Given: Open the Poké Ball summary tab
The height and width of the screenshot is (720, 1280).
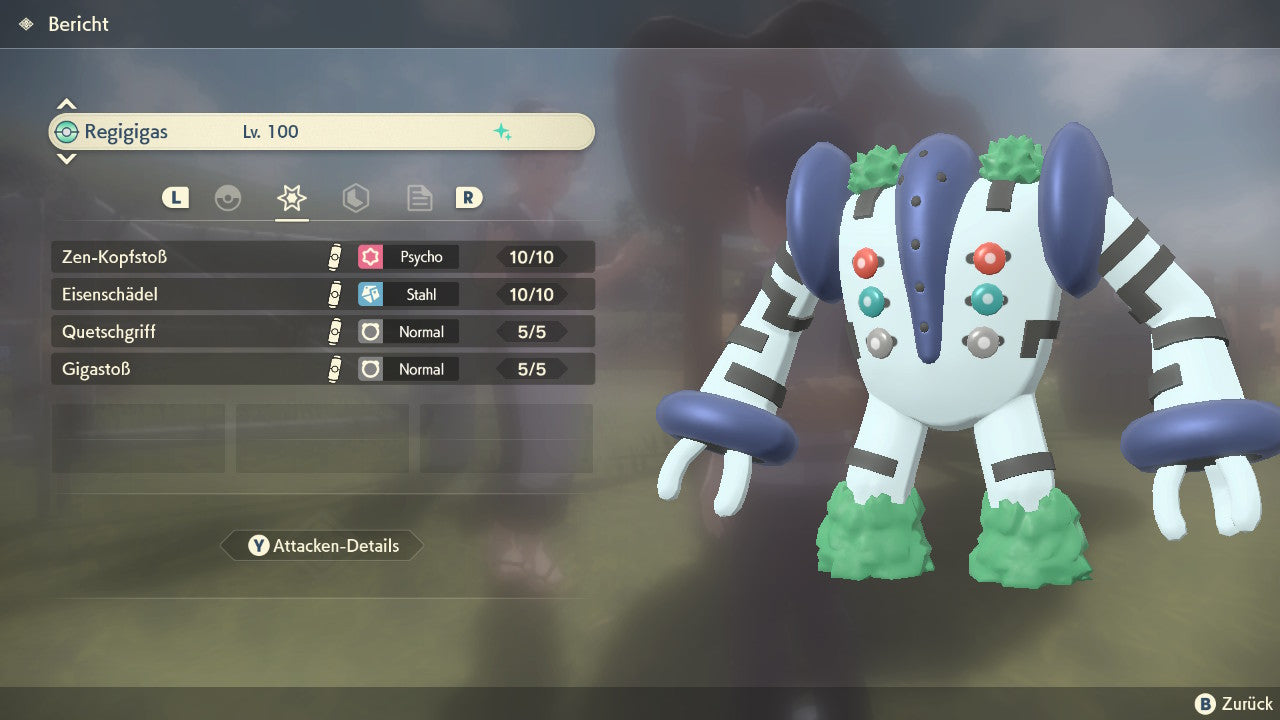Looking at the screenshot, I should pyautogui.click(x=228, y=198).
